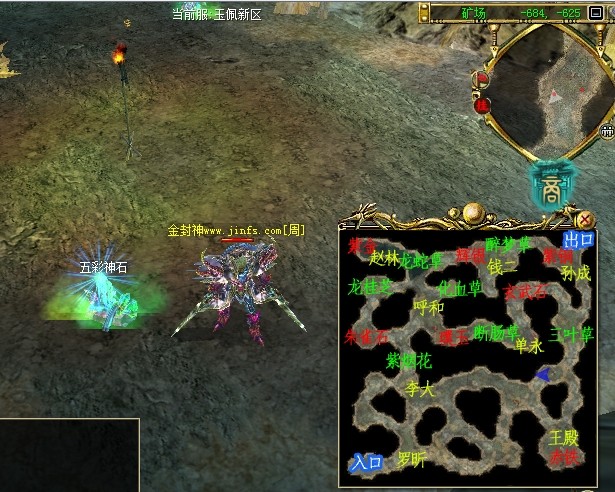Select the 入口 entrance marker on map
The width and height of the screenshot is (615, 492).
[366, 462]
